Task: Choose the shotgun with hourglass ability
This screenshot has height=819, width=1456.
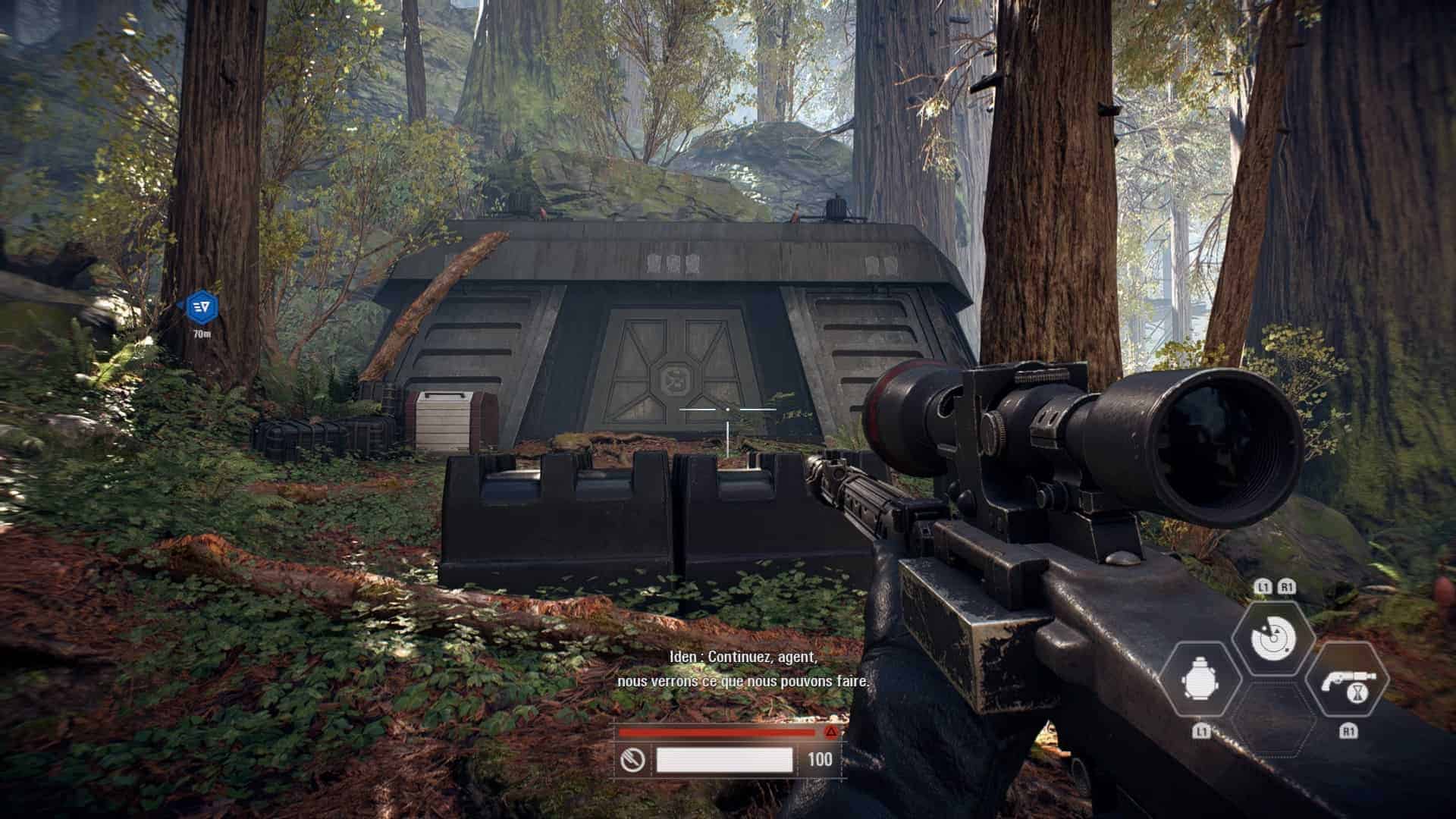Action: (1349, 680)
